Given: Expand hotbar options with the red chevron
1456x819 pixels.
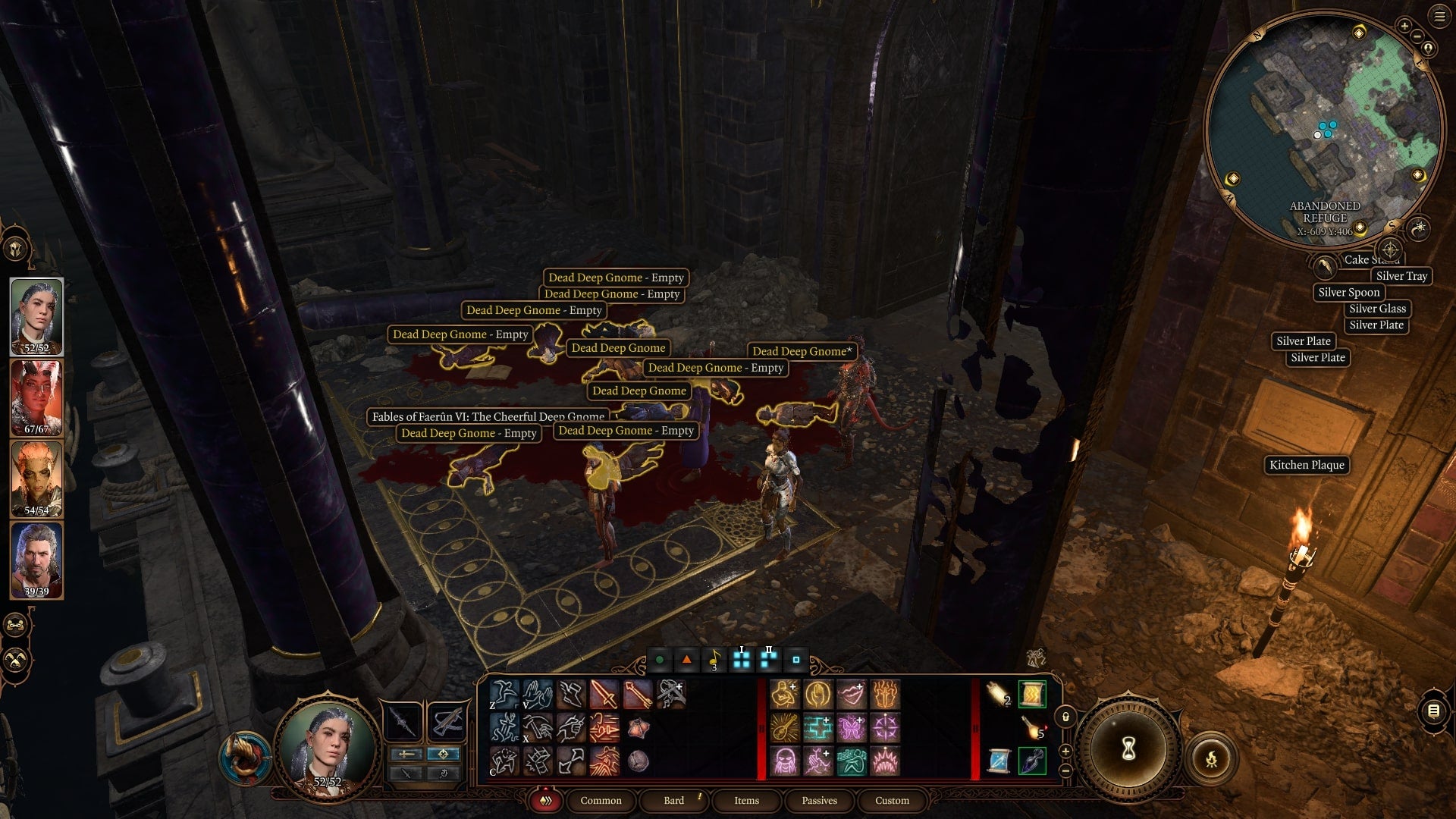Looking at the screenshot, I should click(544, 801).
